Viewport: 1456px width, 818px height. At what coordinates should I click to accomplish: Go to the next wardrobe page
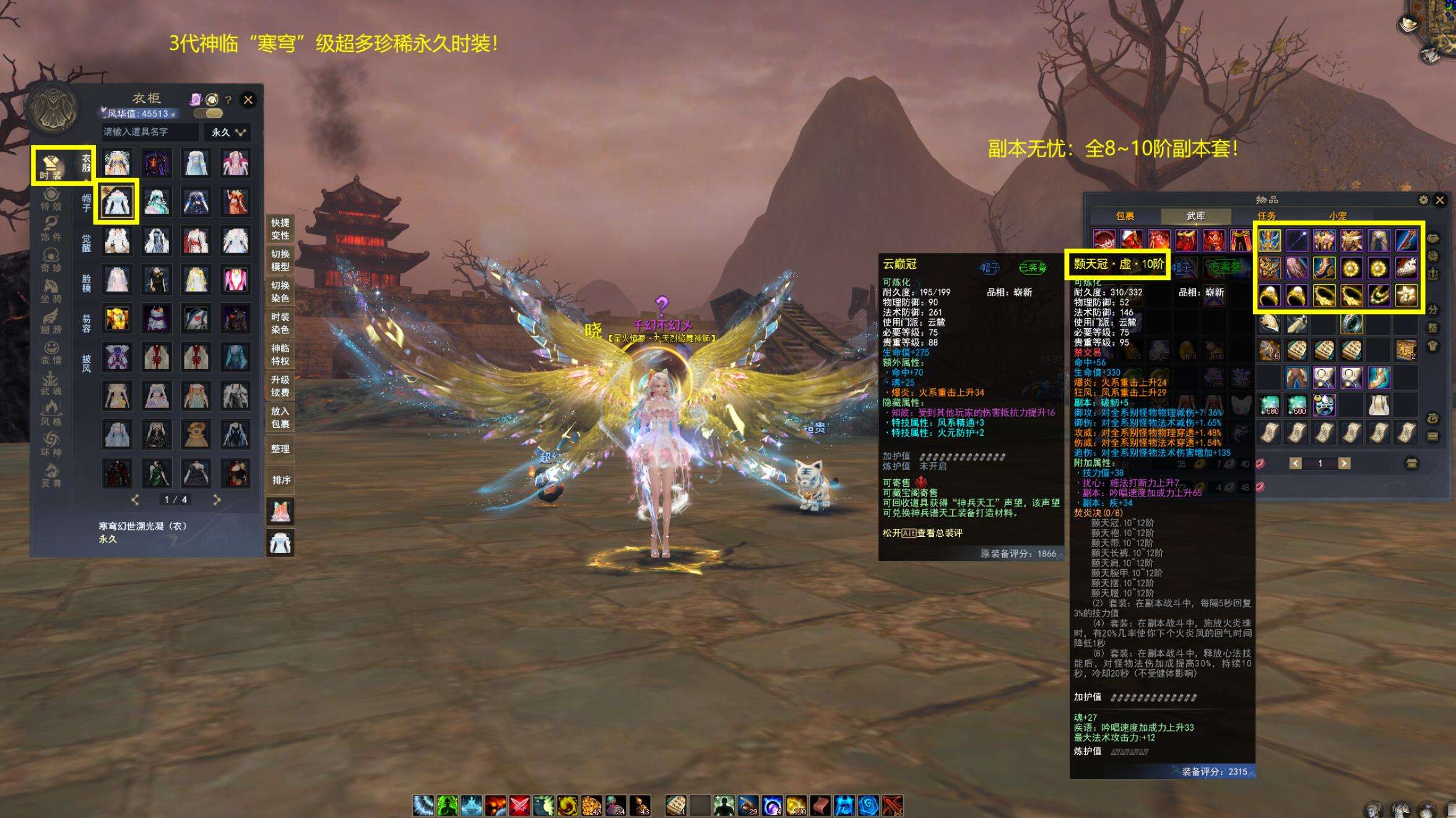pos(217,499)
